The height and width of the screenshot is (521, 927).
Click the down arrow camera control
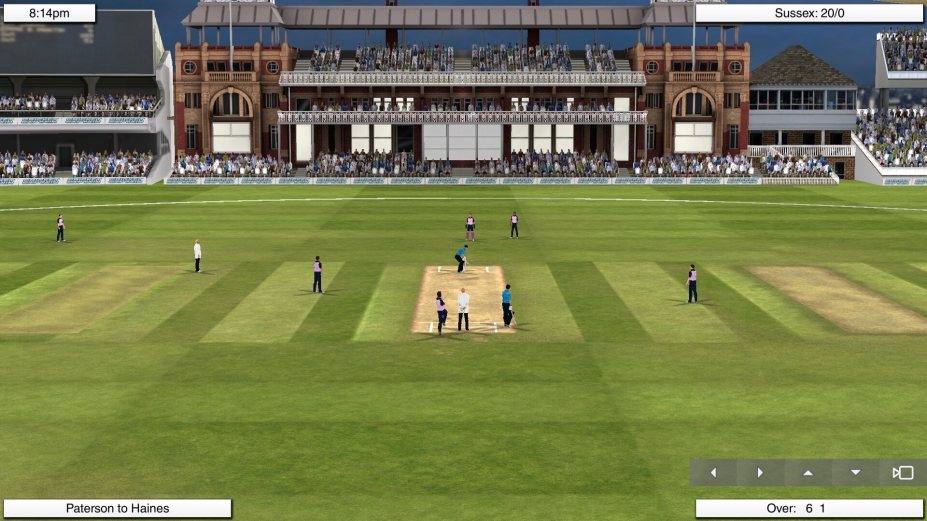click(x=855, y=473)
